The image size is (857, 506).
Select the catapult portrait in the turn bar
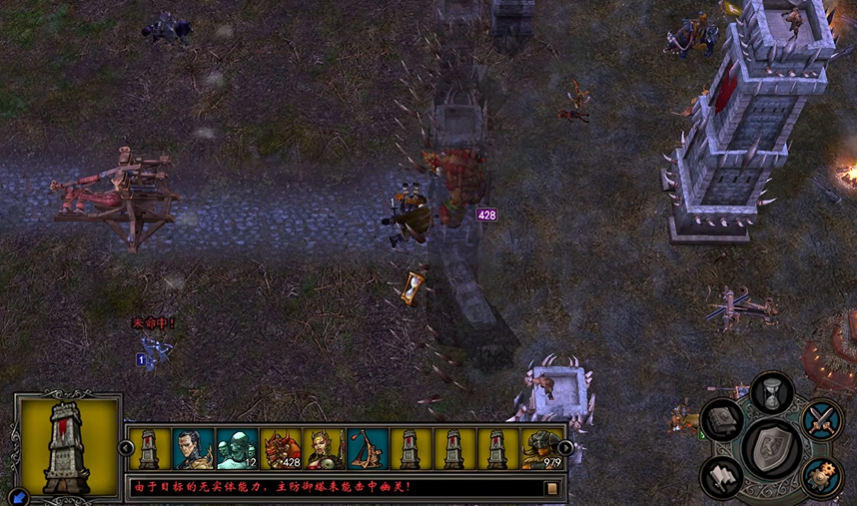coord(367,449)
